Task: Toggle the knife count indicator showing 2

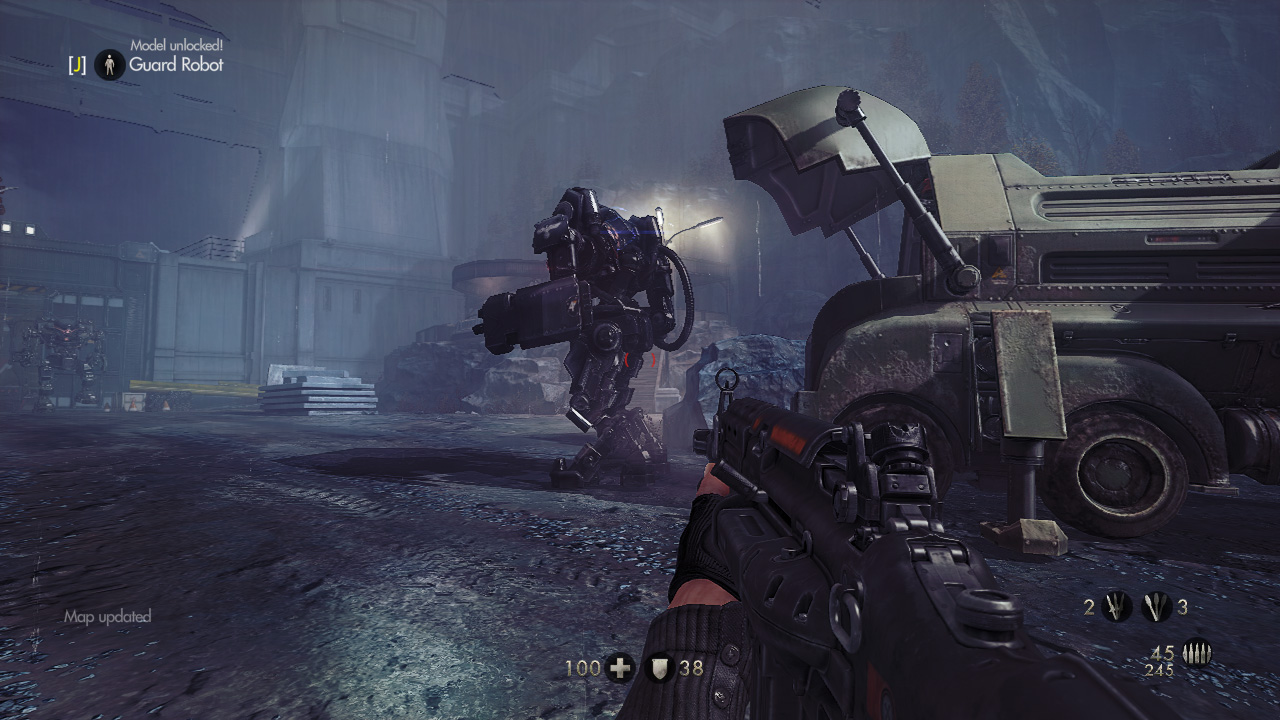Action: pyautogui.click(x=1089, y=608)
